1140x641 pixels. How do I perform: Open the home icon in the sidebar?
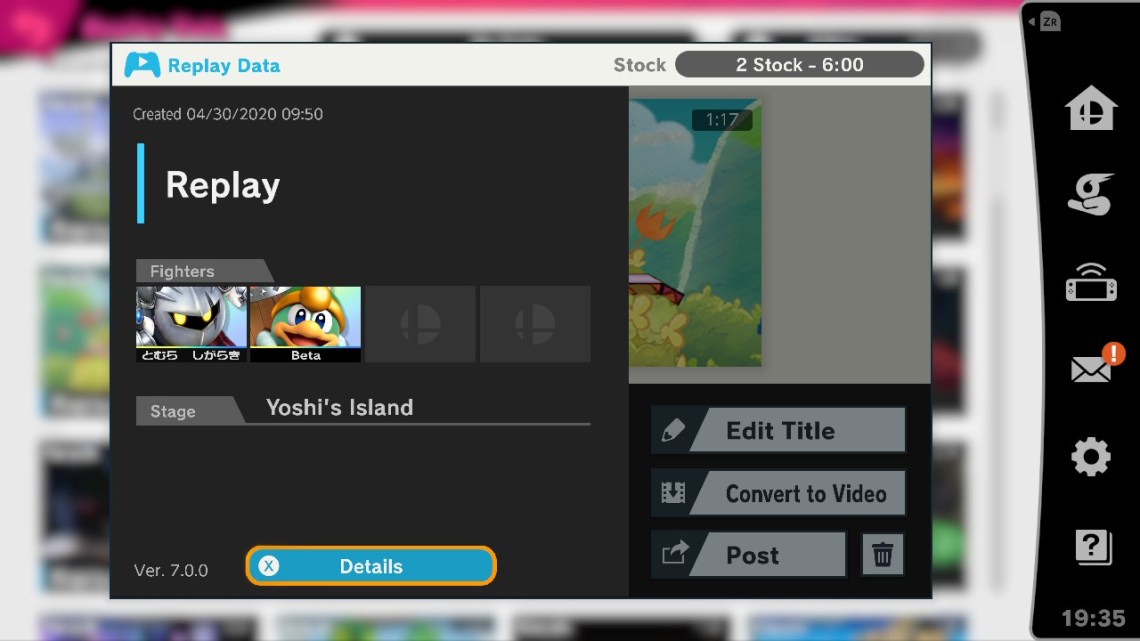click(x=1090, y=108)
